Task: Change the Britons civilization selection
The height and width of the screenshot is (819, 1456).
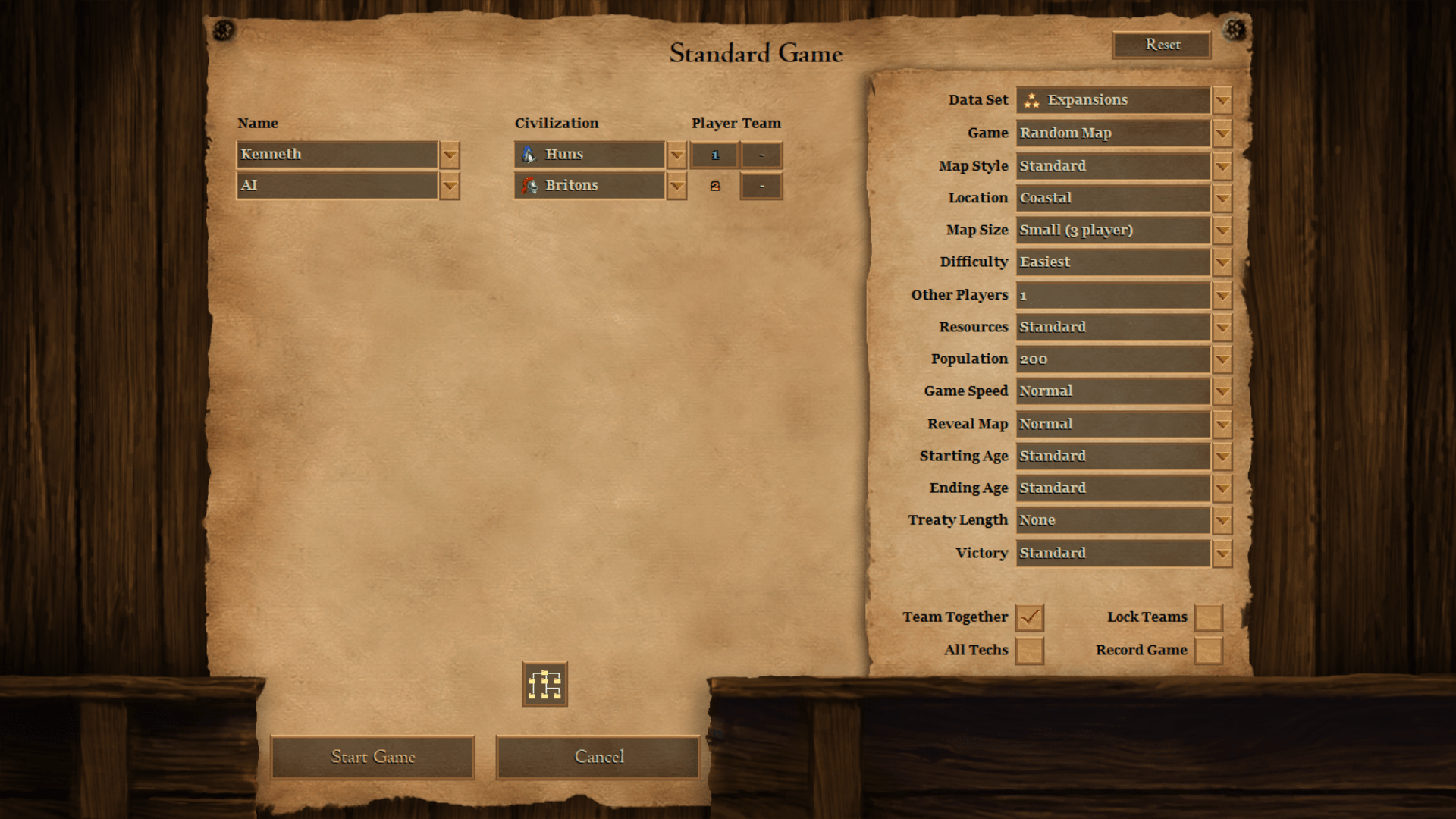Action: [676, 187]
